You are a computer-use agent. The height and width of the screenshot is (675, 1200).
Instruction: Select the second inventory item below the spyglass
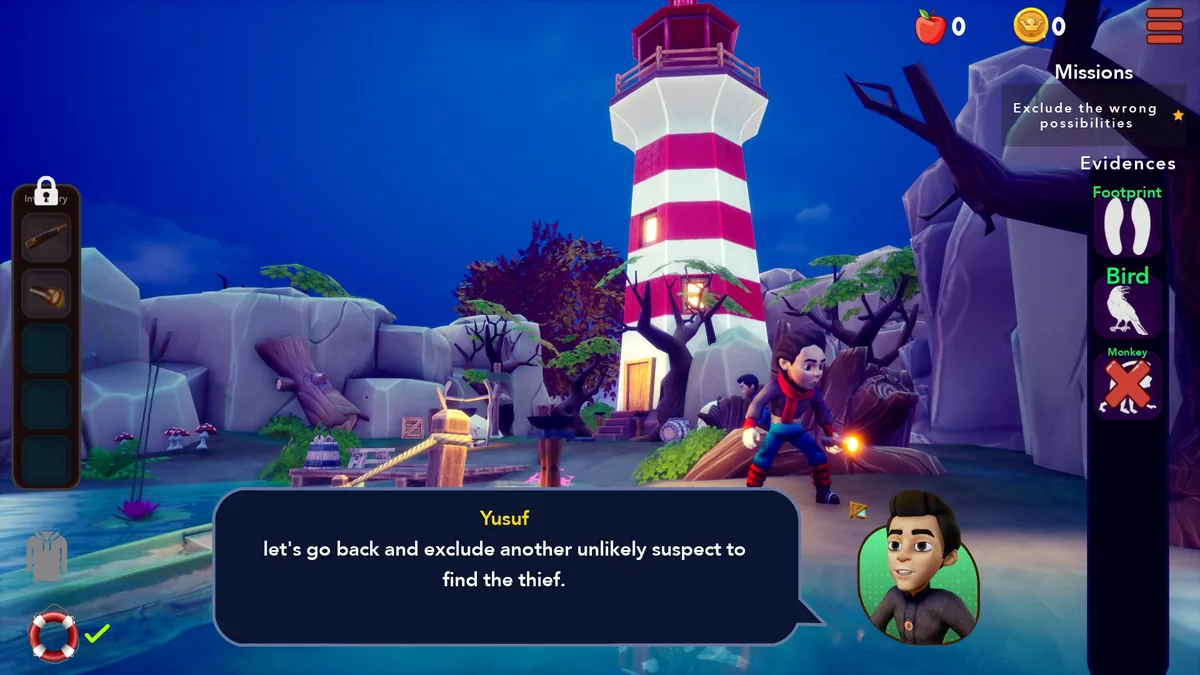47,294
